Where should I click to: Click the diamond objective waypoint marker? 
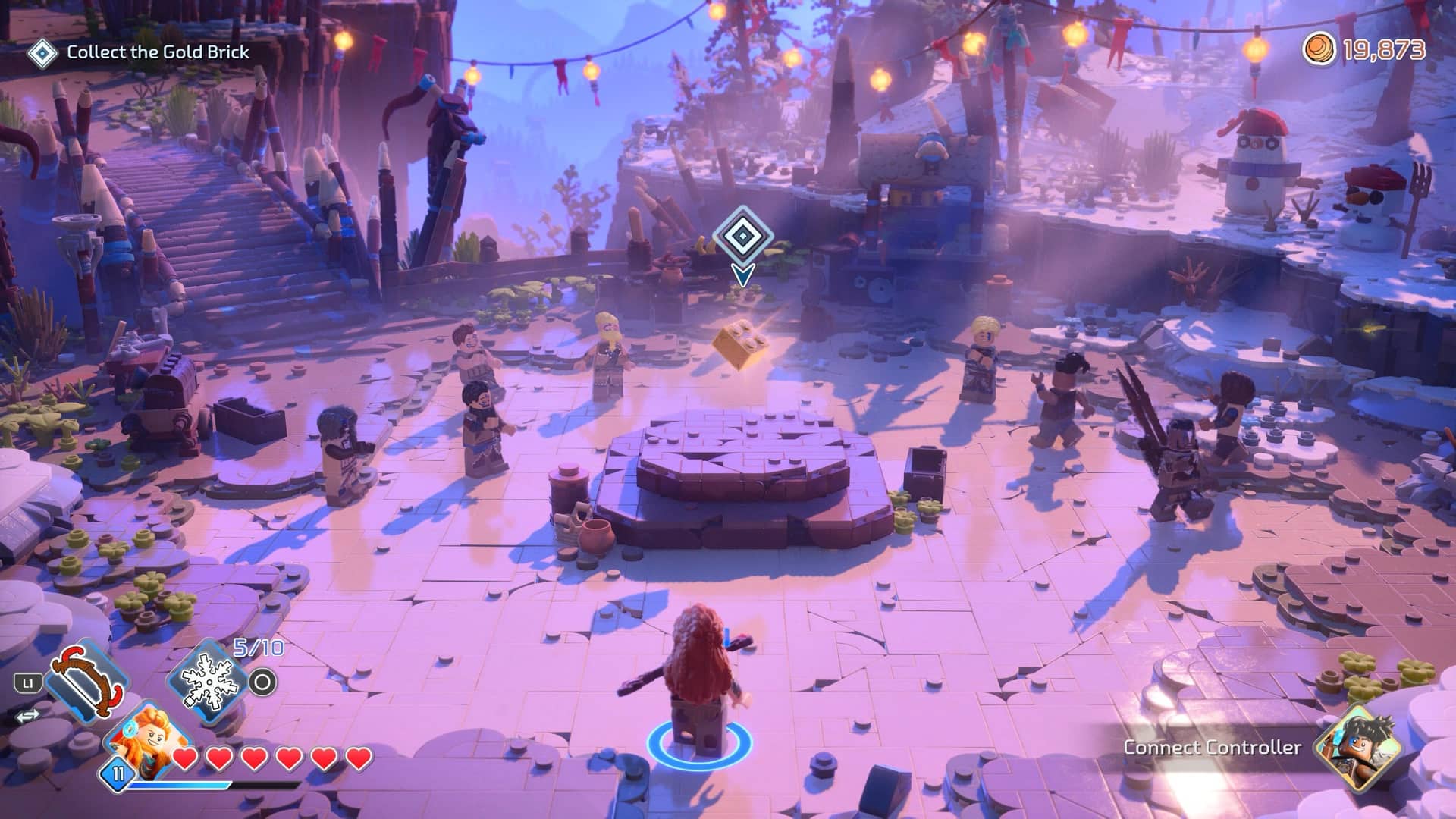coord(742,237)
